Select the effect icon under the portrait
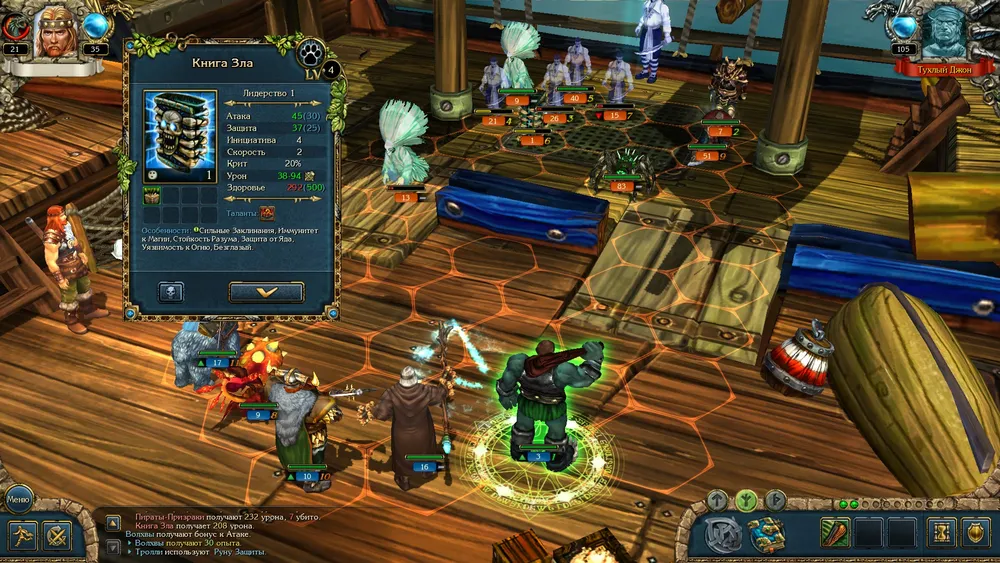 [151, 198]
